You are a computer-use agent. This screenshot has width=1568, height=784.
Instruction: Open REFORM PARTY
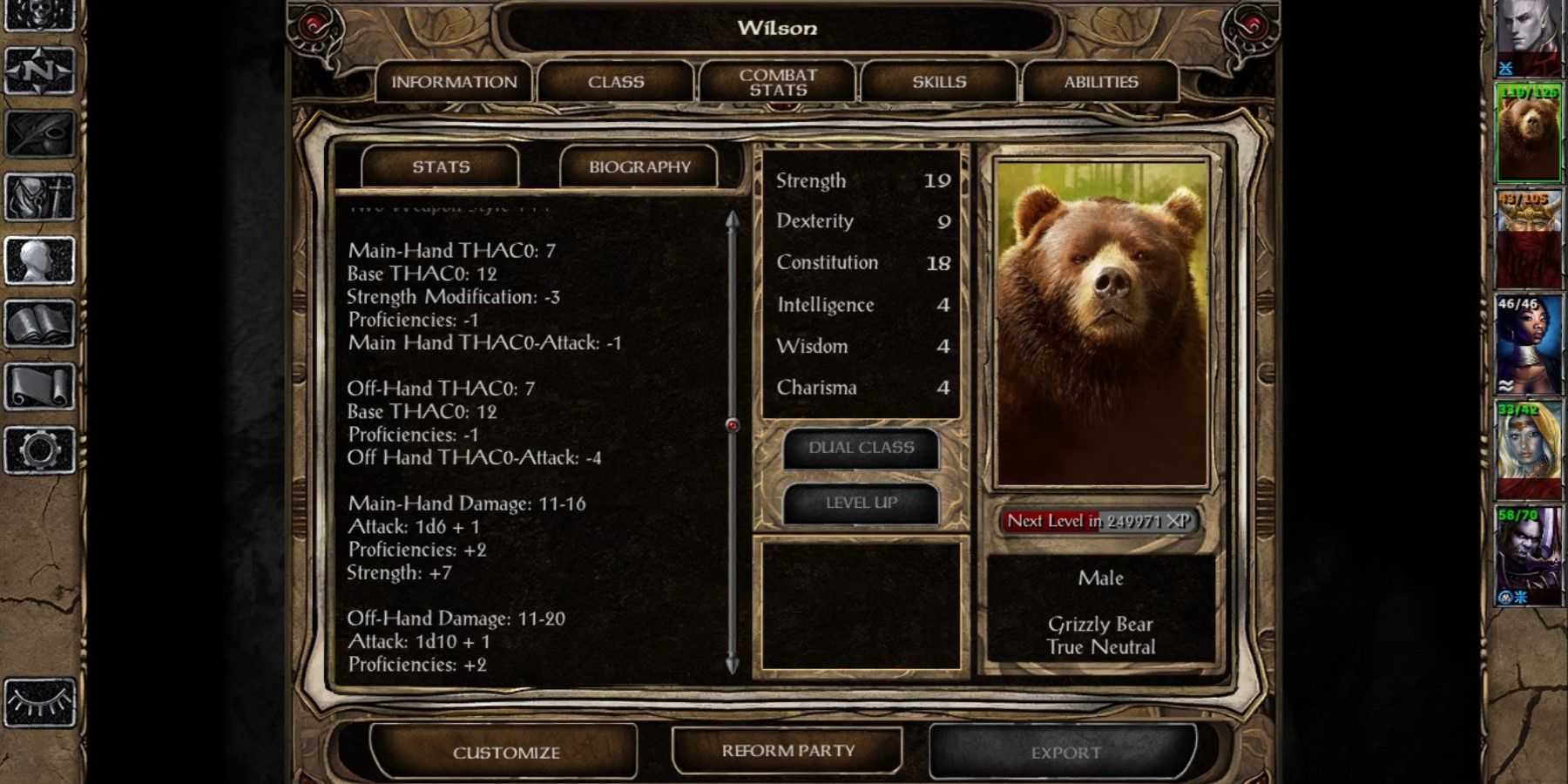[787, 750]
